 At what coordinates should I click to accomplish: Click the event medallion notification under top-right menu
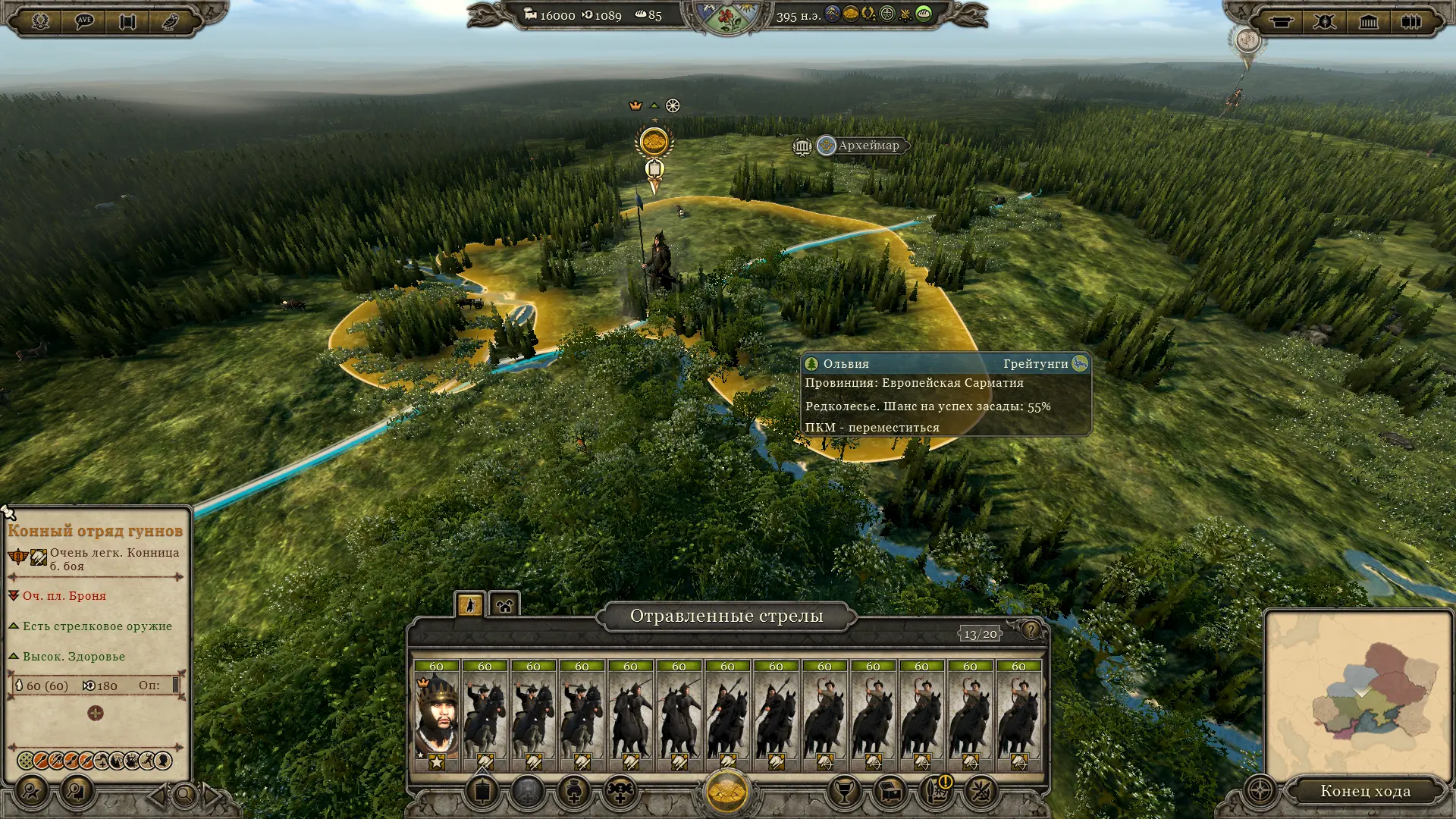1247,40
